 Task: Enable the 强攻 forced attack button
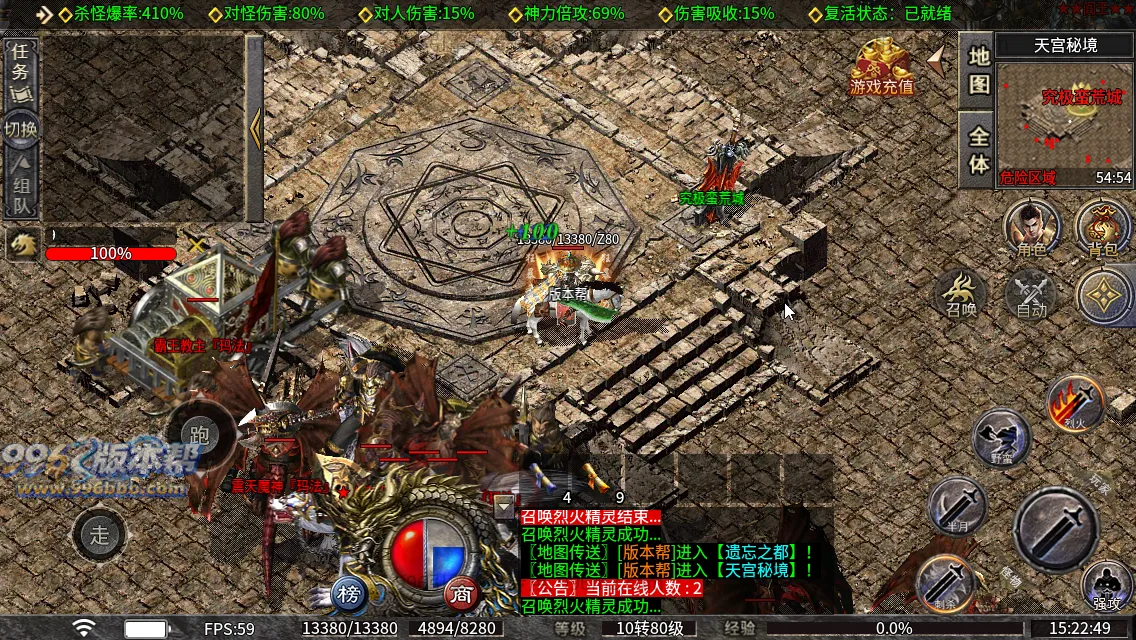[x=1107, y=584]
